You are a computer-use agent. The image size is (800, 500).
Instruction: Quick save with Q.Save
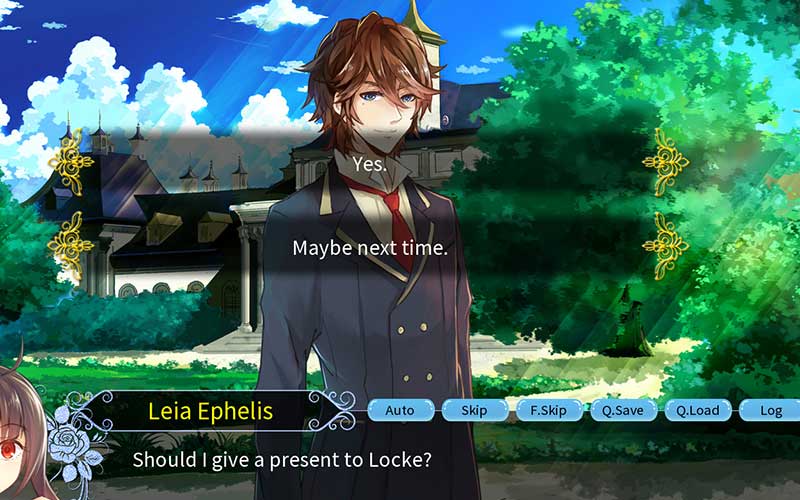[622, 410]
